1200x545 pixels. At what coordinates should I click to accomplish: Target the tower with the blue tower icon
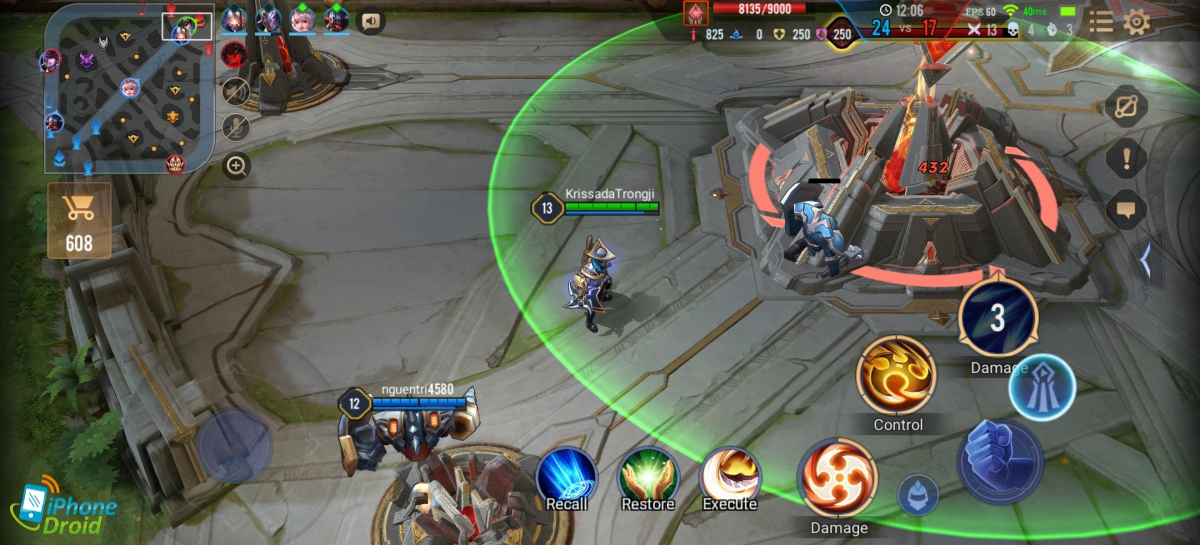pos(1041,387)
